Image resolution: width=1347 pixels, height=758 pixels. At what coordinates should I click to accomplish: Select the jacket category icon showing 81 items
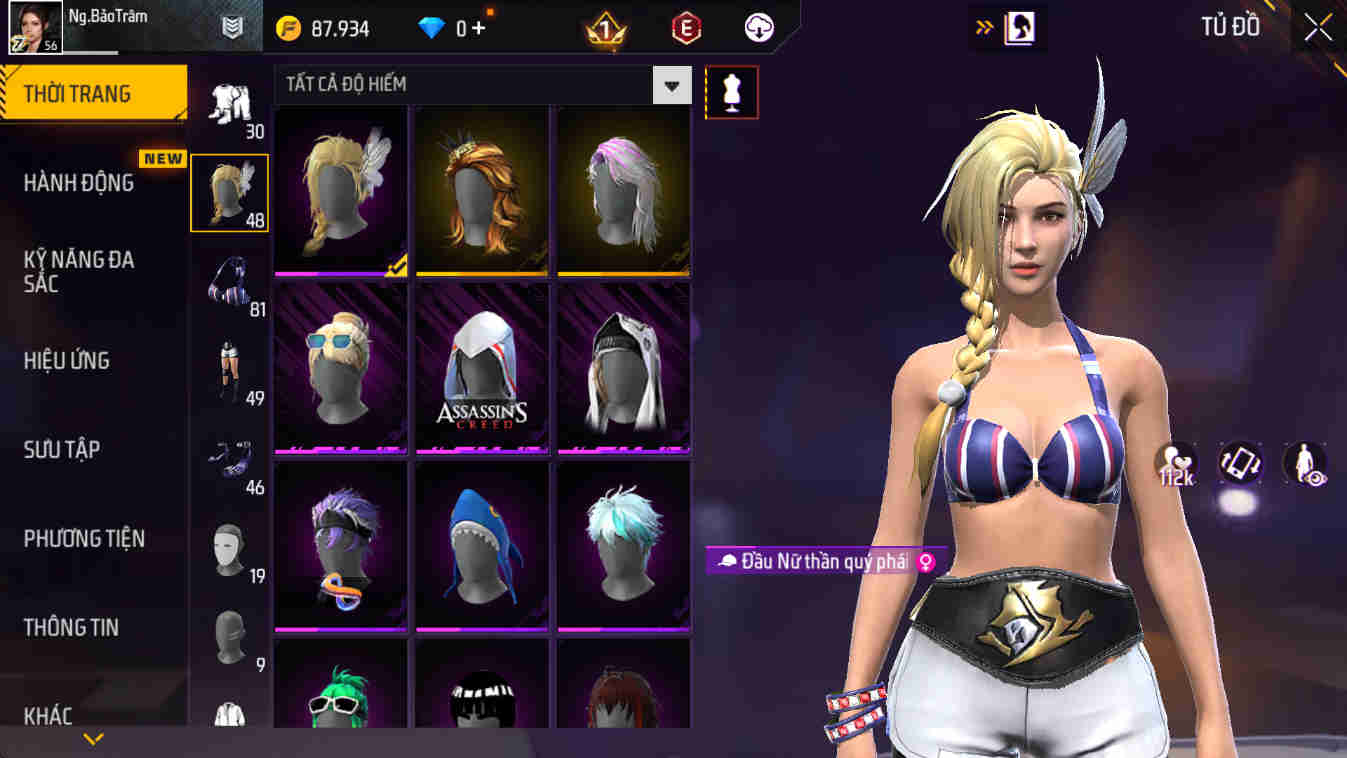point(228,285)
